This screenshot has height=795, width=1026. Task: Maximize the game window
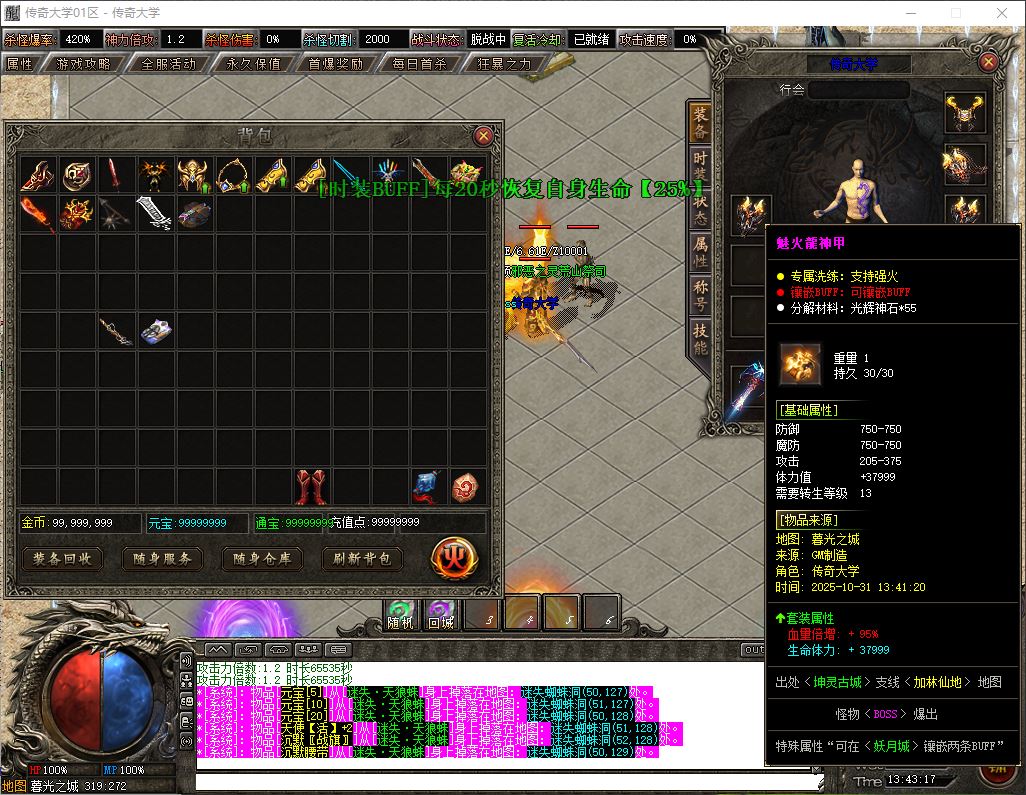click(x=955, y=13)
